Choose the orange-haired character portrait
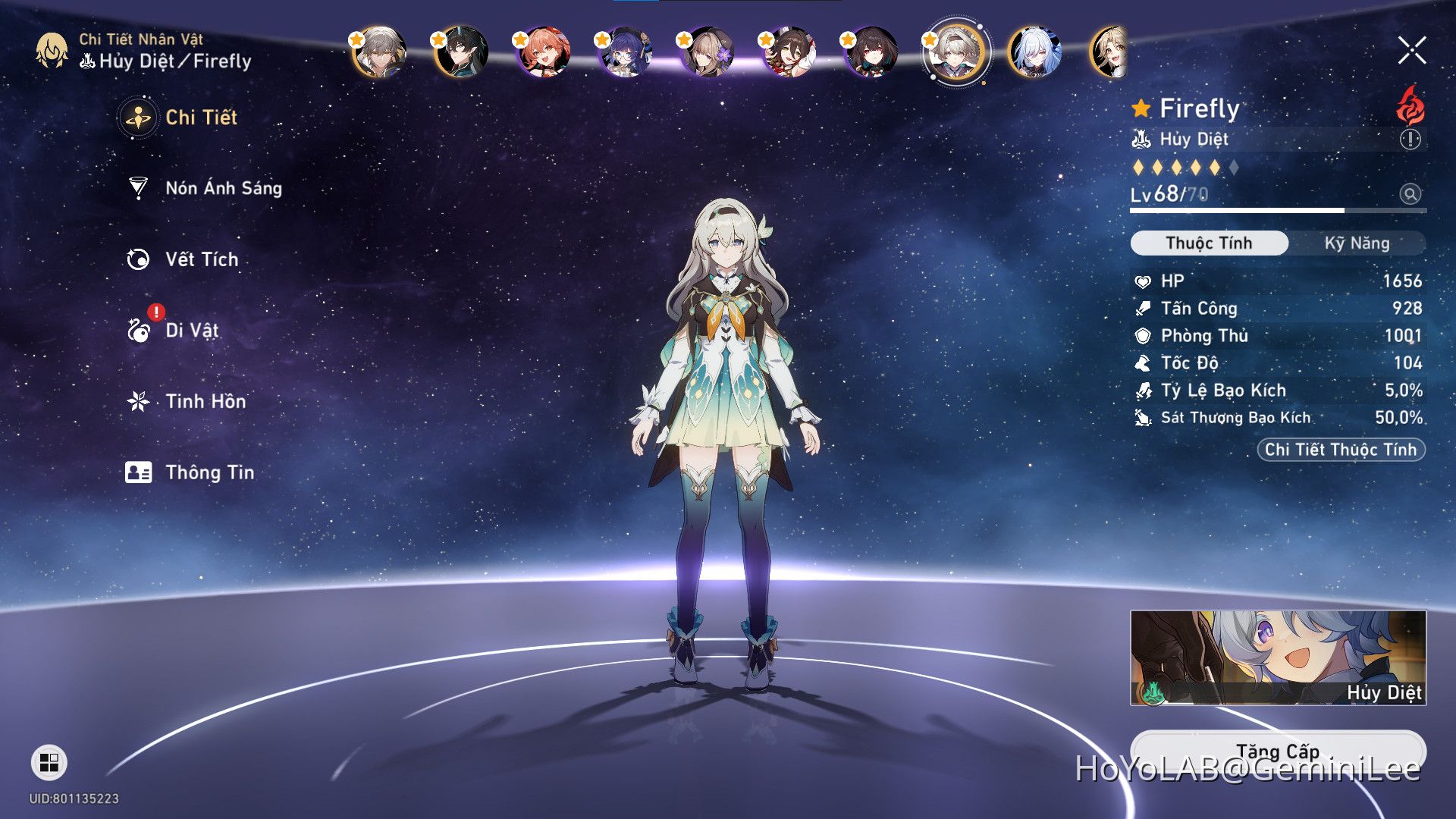 [x=543, y=52]
